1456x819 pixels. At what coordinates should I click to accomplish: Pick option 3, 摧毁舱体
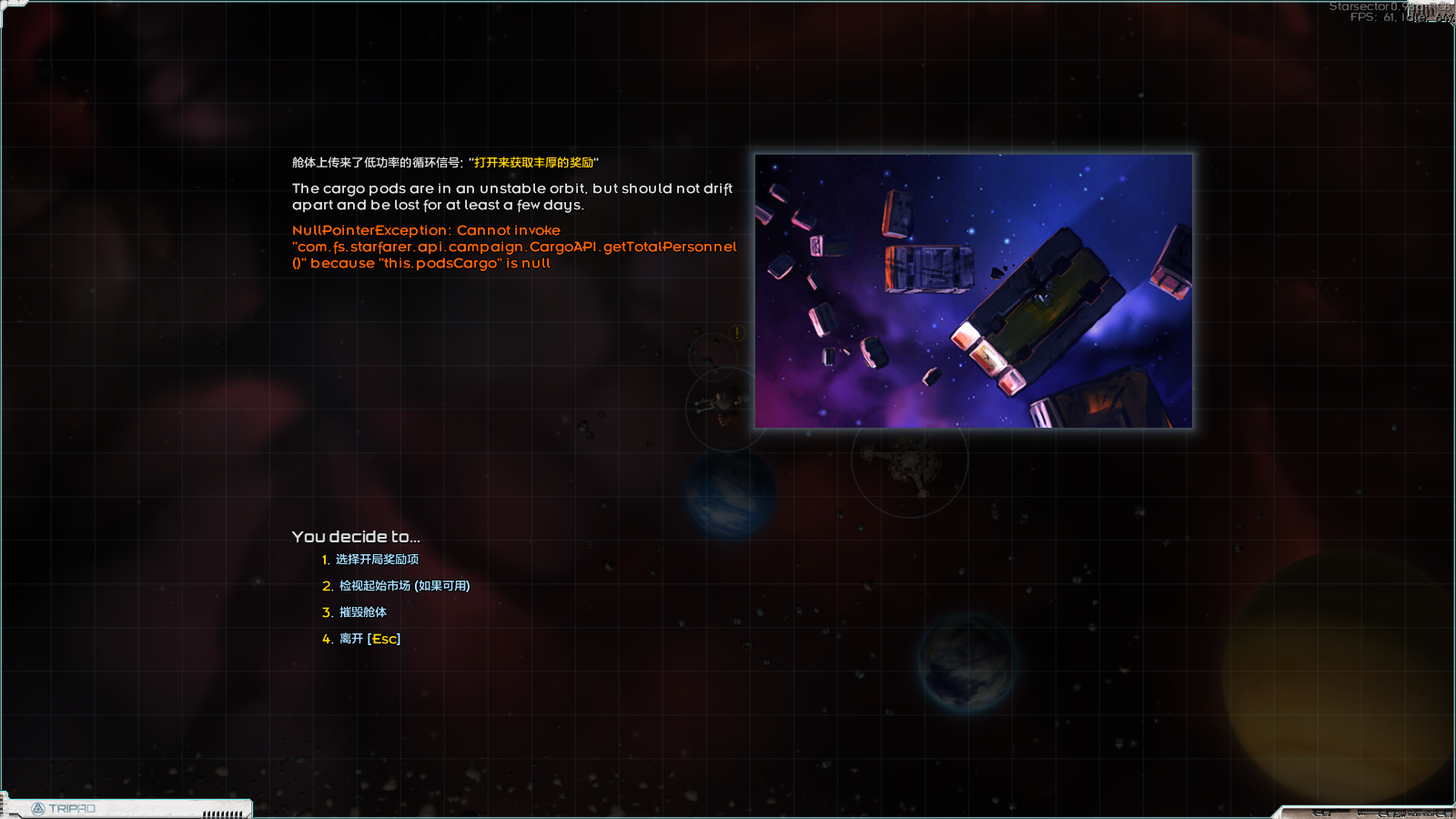click(362, 612)
